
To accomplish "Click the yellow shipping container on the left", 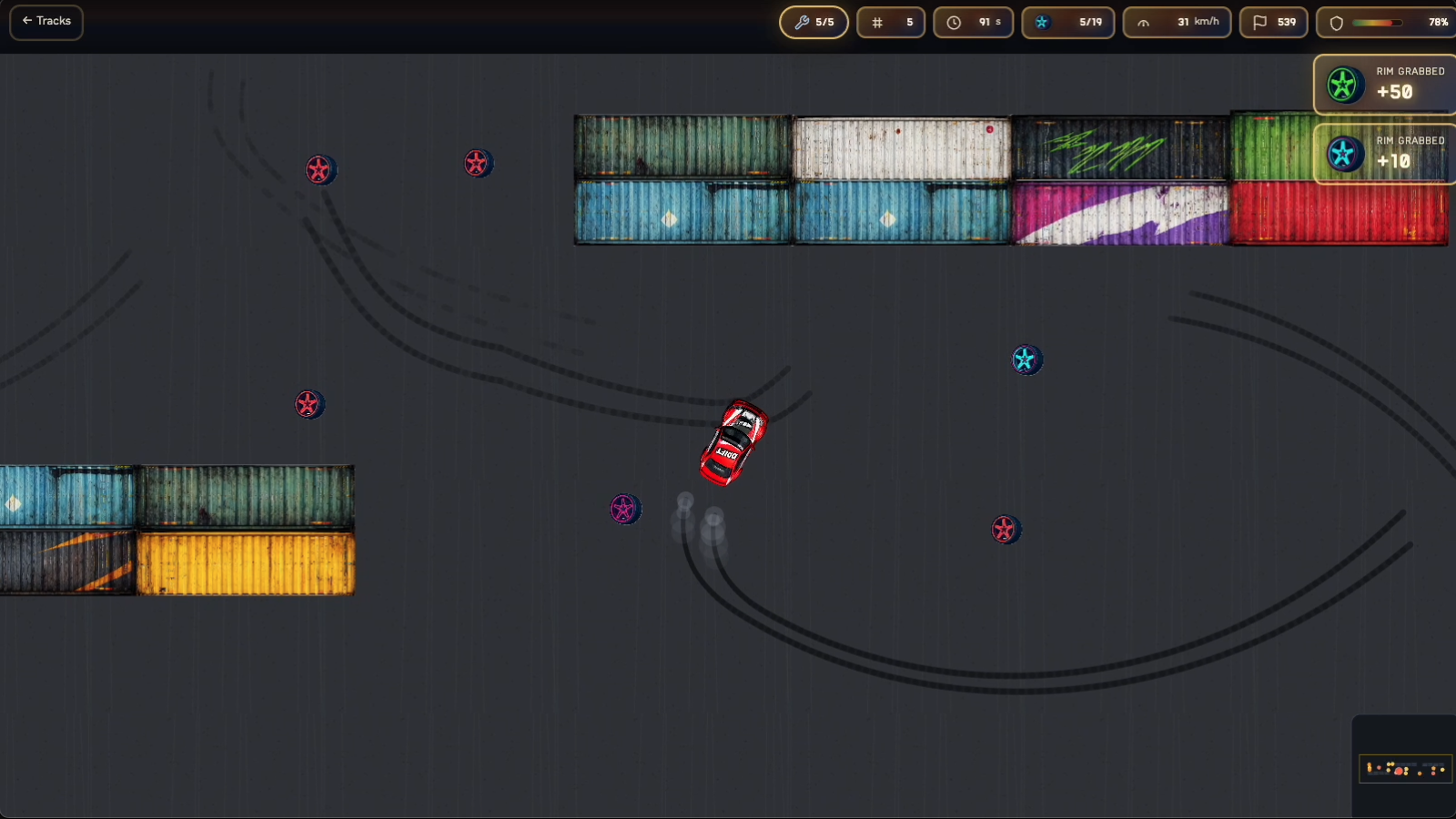I will 246,564.
